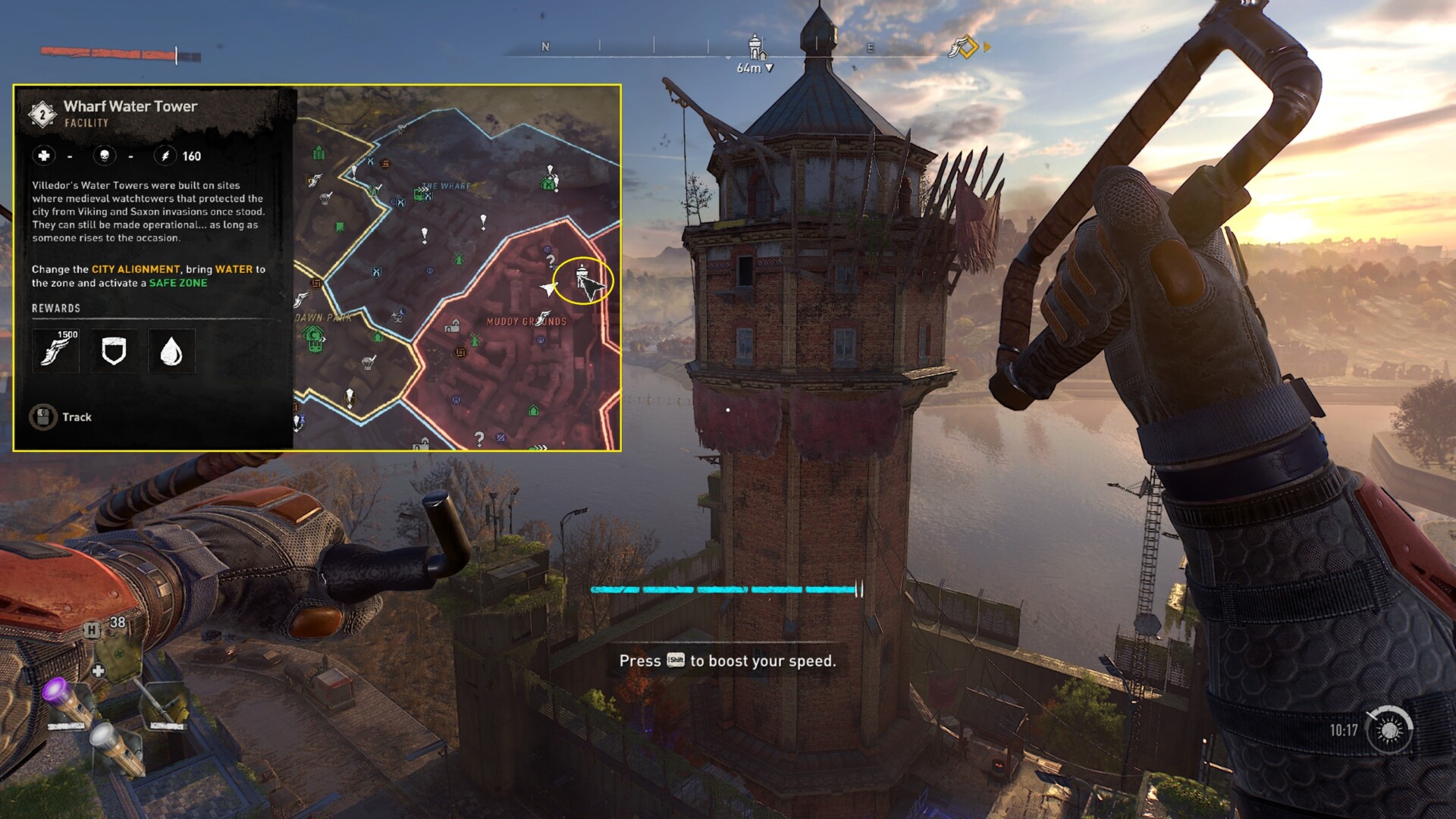Click the lighter Track icon at panel bottom

[43, 416]
